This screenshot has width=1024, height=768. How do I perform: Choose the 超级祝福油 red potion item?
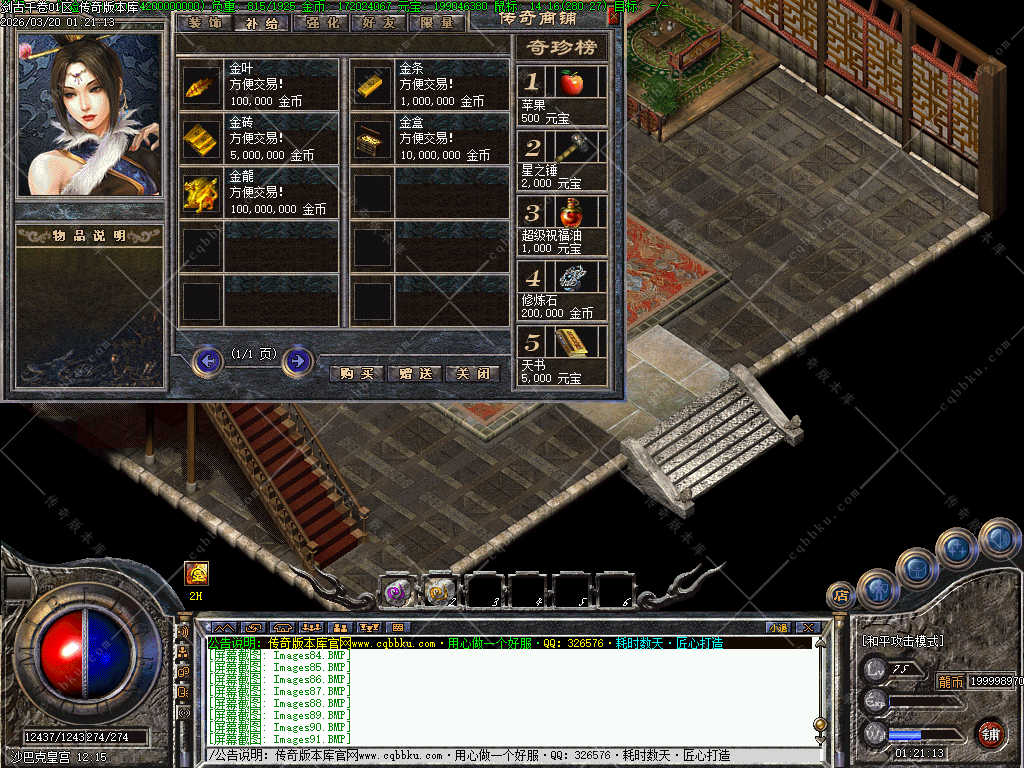571,213
